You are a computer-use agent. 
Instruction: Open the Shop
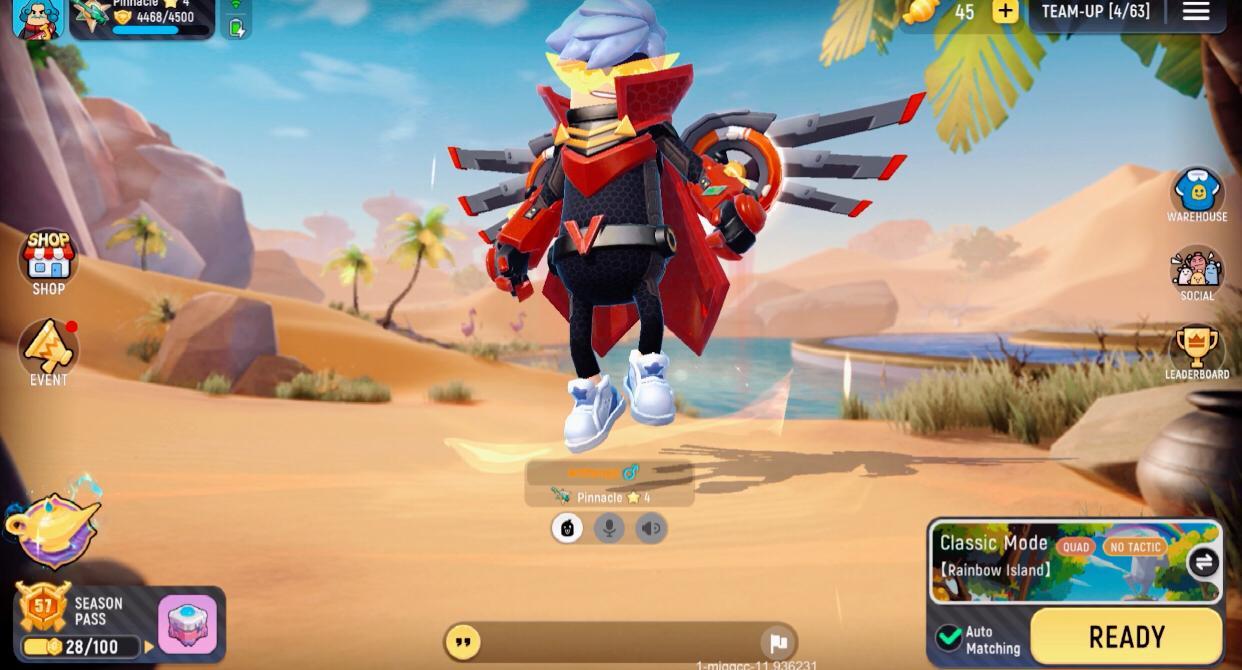48,261
